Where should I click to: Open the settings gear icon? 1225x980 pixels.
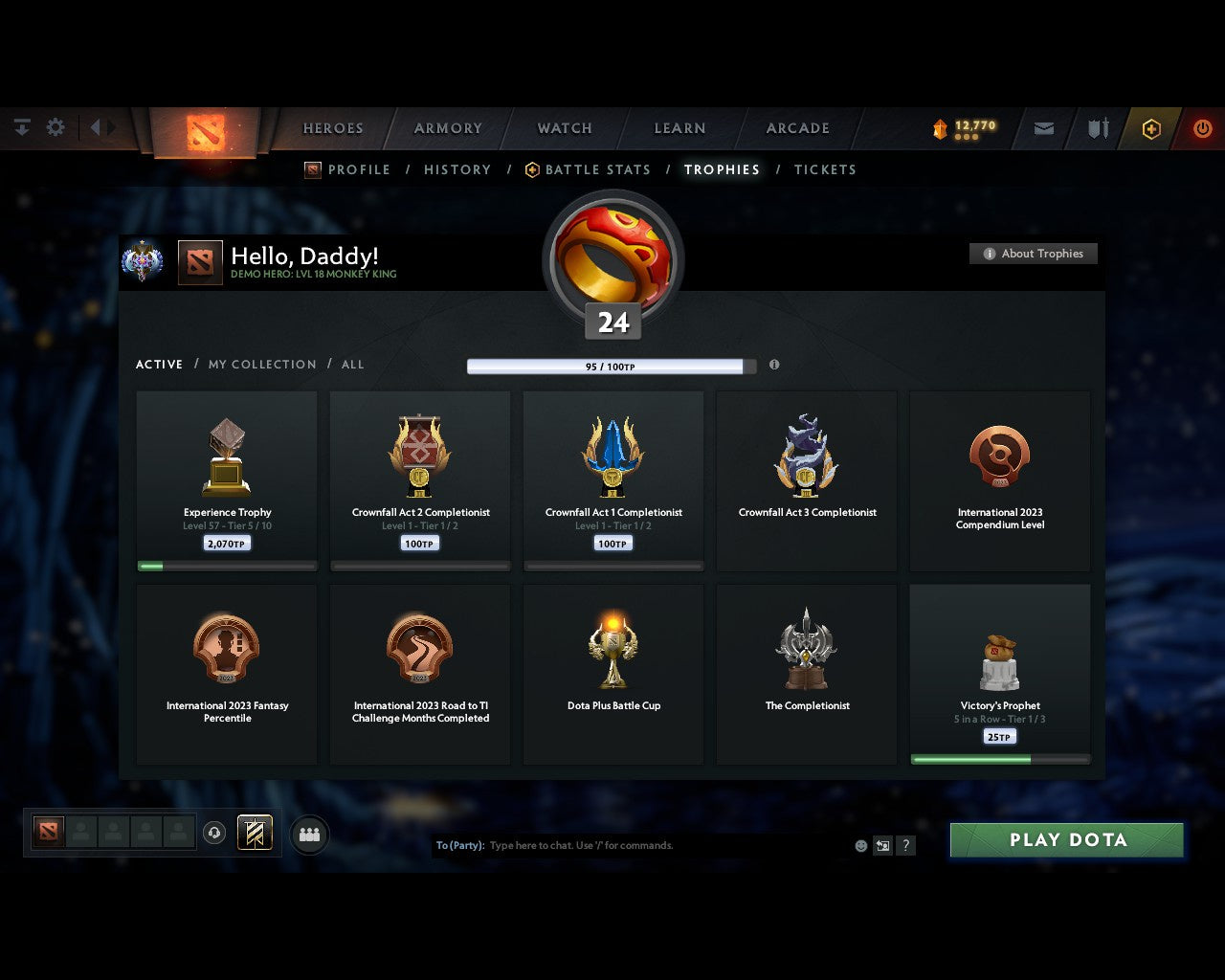[x=56, y=126]
